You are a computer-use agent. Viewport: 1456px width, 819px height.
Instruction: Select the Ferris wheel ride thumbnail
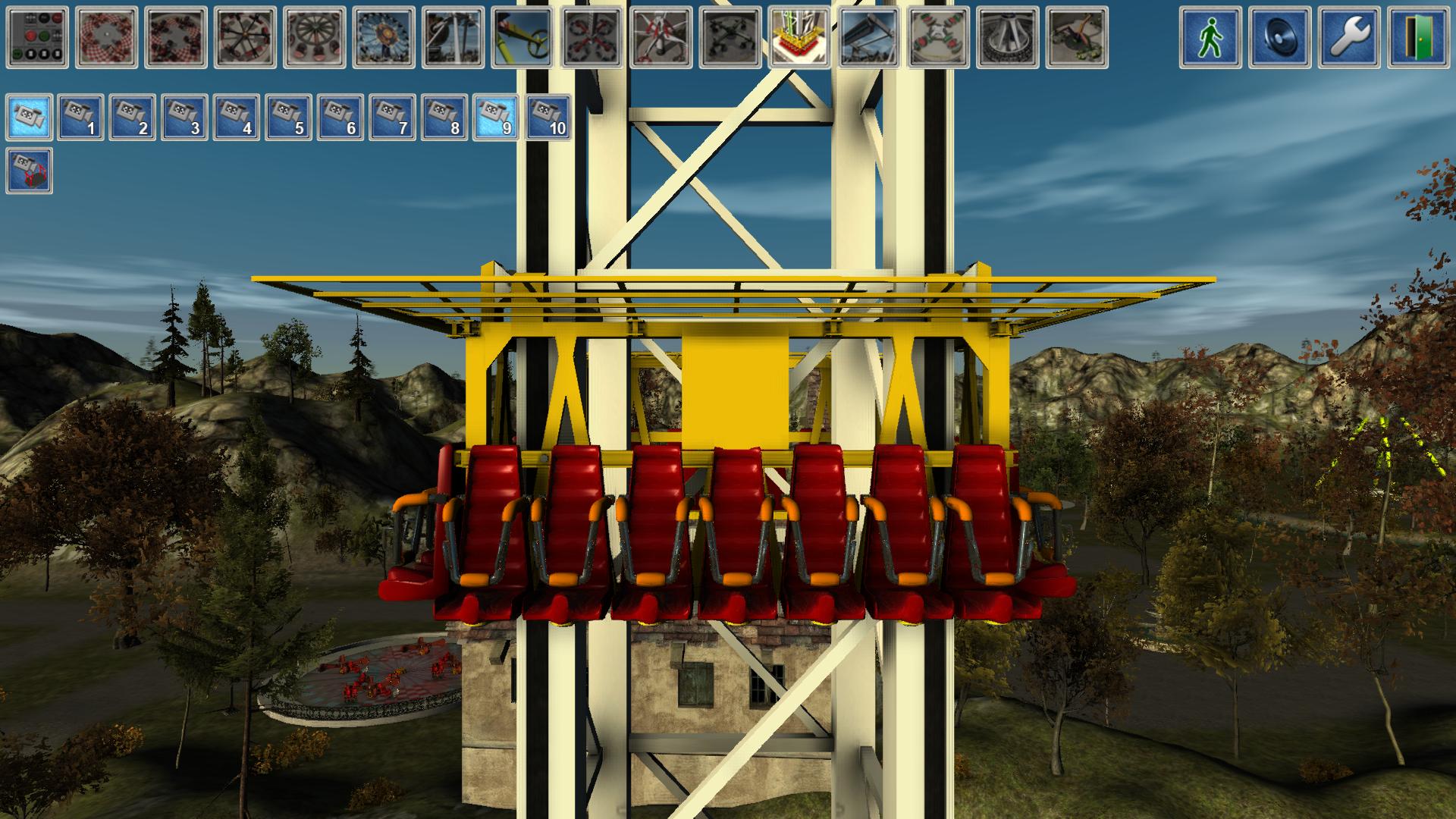point(384,37)
